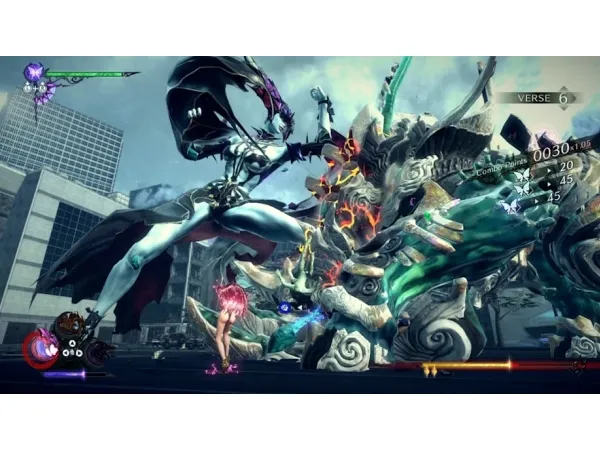
Task: Pick the dark right-hand demon slot
Action: click(97, 352)
